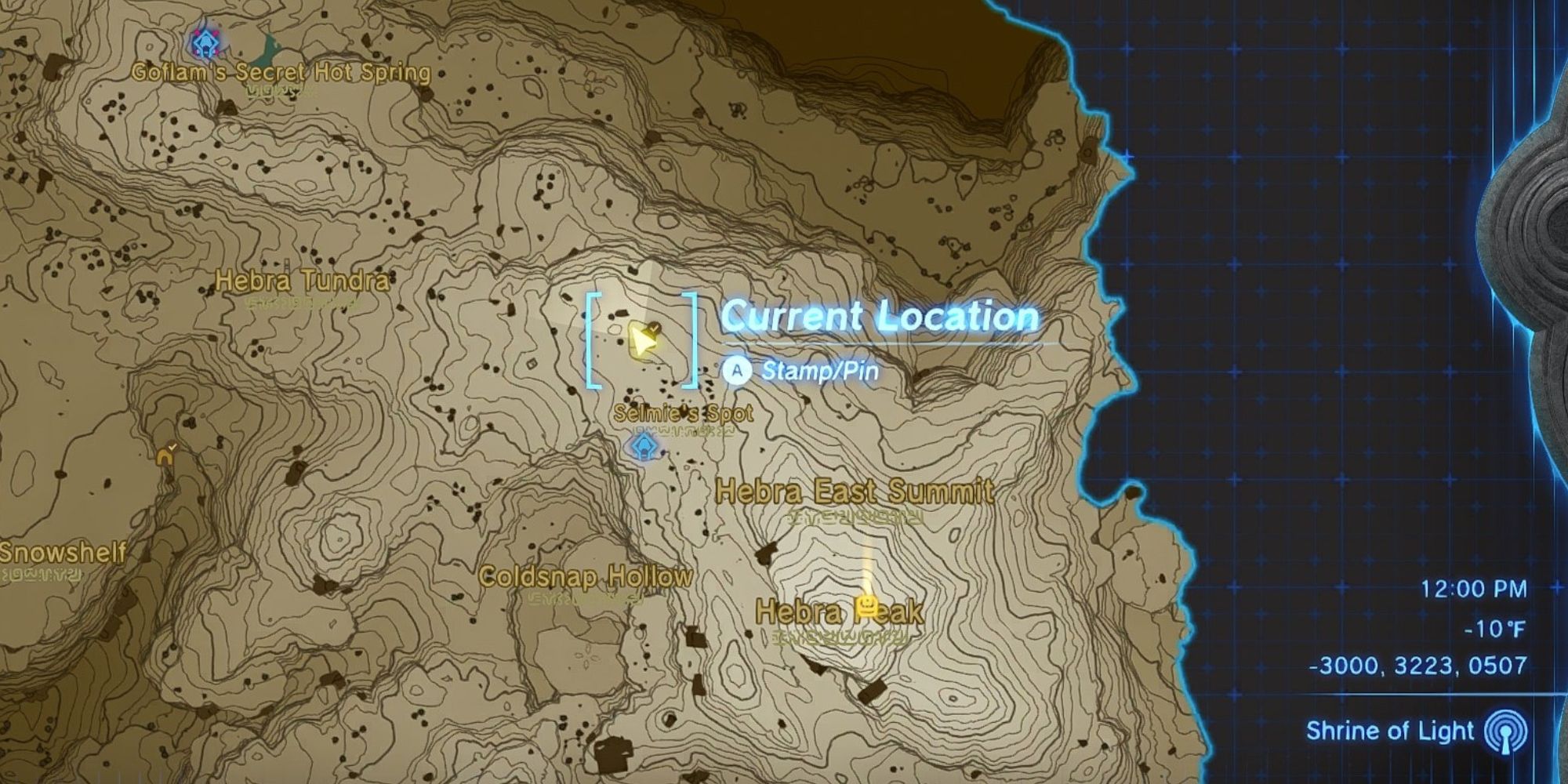Click the Current Location label

click(880, 317)
